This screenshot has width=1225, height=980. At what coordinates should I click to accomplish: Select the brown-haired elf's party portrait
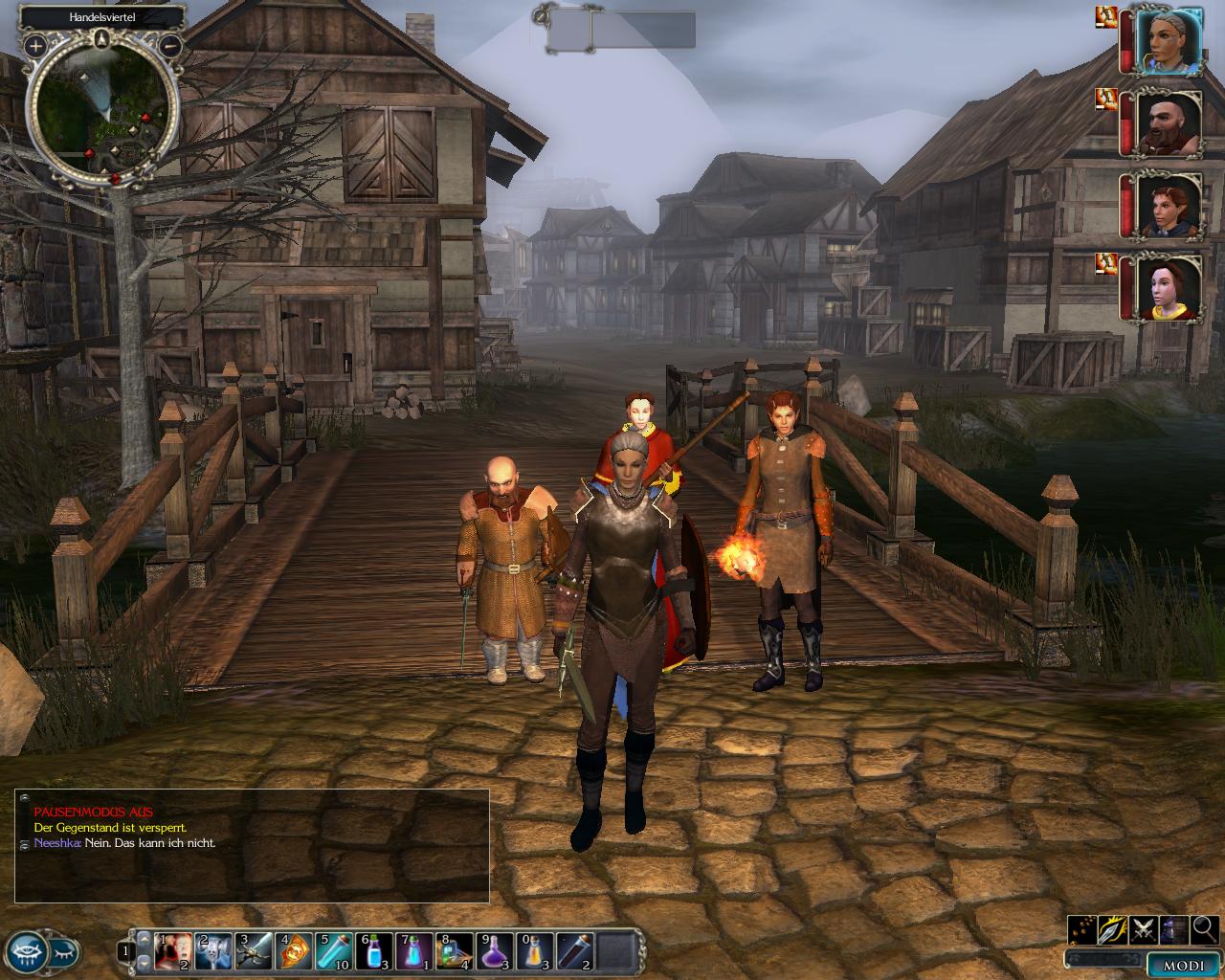pos(1168,206)
